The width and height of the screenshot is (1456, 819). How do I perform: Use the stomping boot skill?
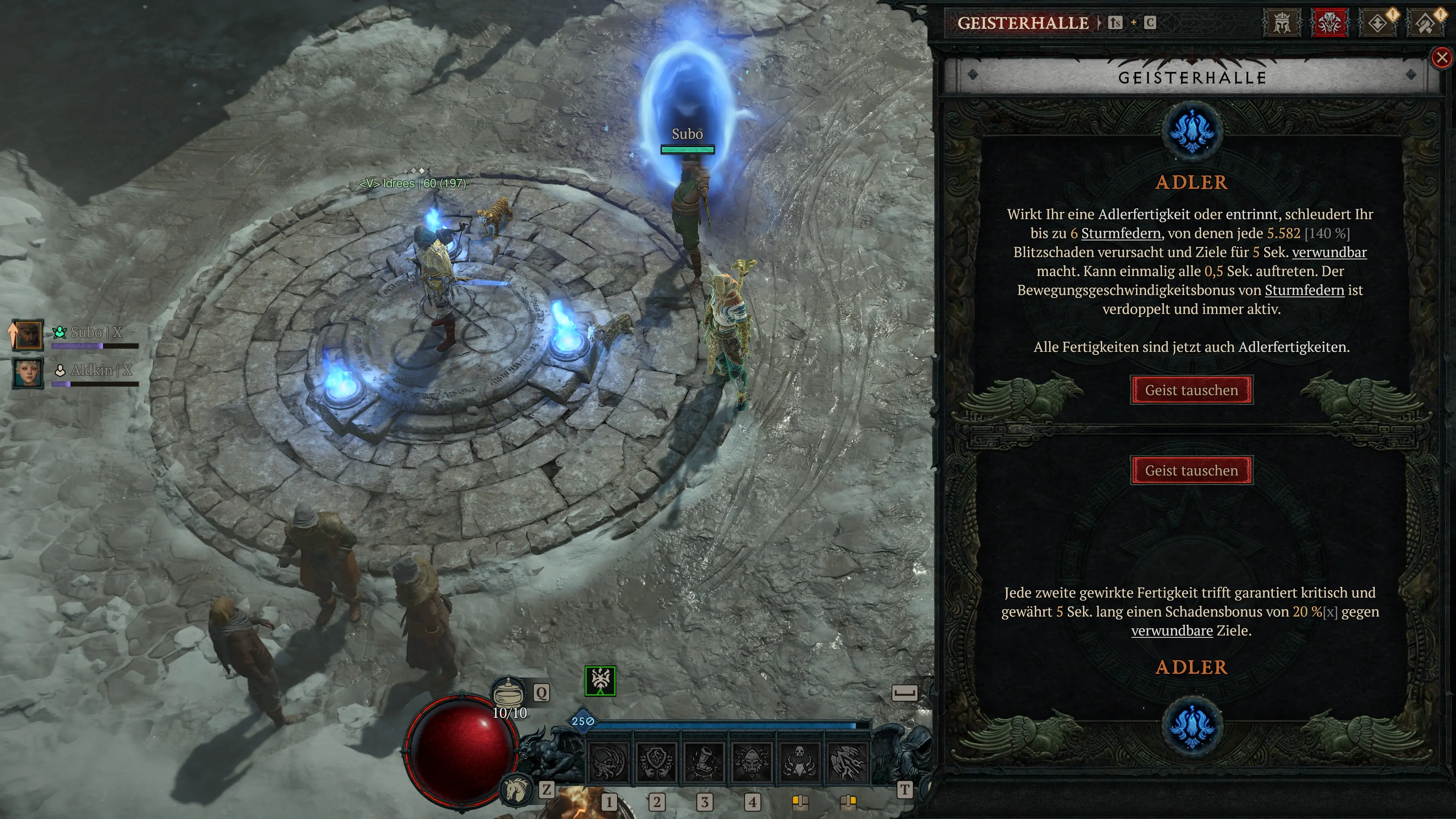tap(704, 762)
